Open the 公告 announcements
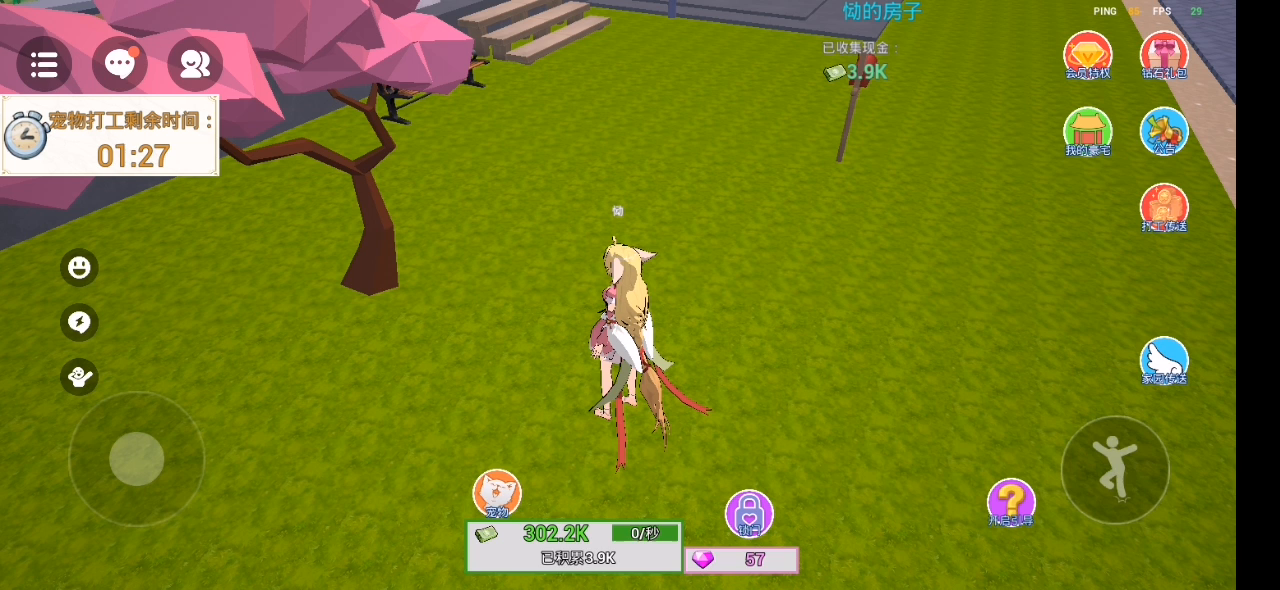The width and height of the screenshot is (1280, 590). (x=1164, y=131)
